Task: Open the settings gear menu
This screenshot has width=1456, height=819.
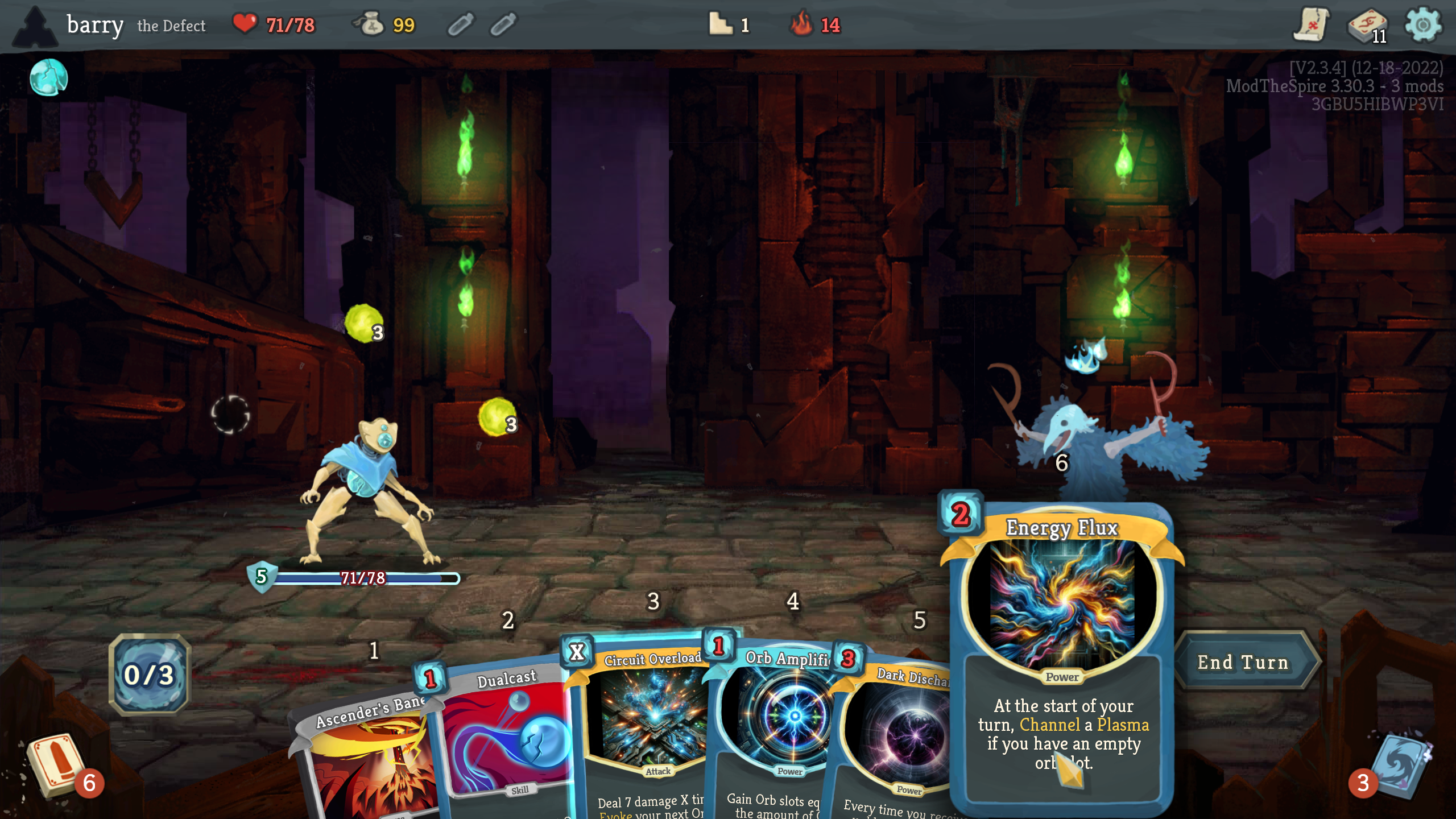Action: point(1422,25)
